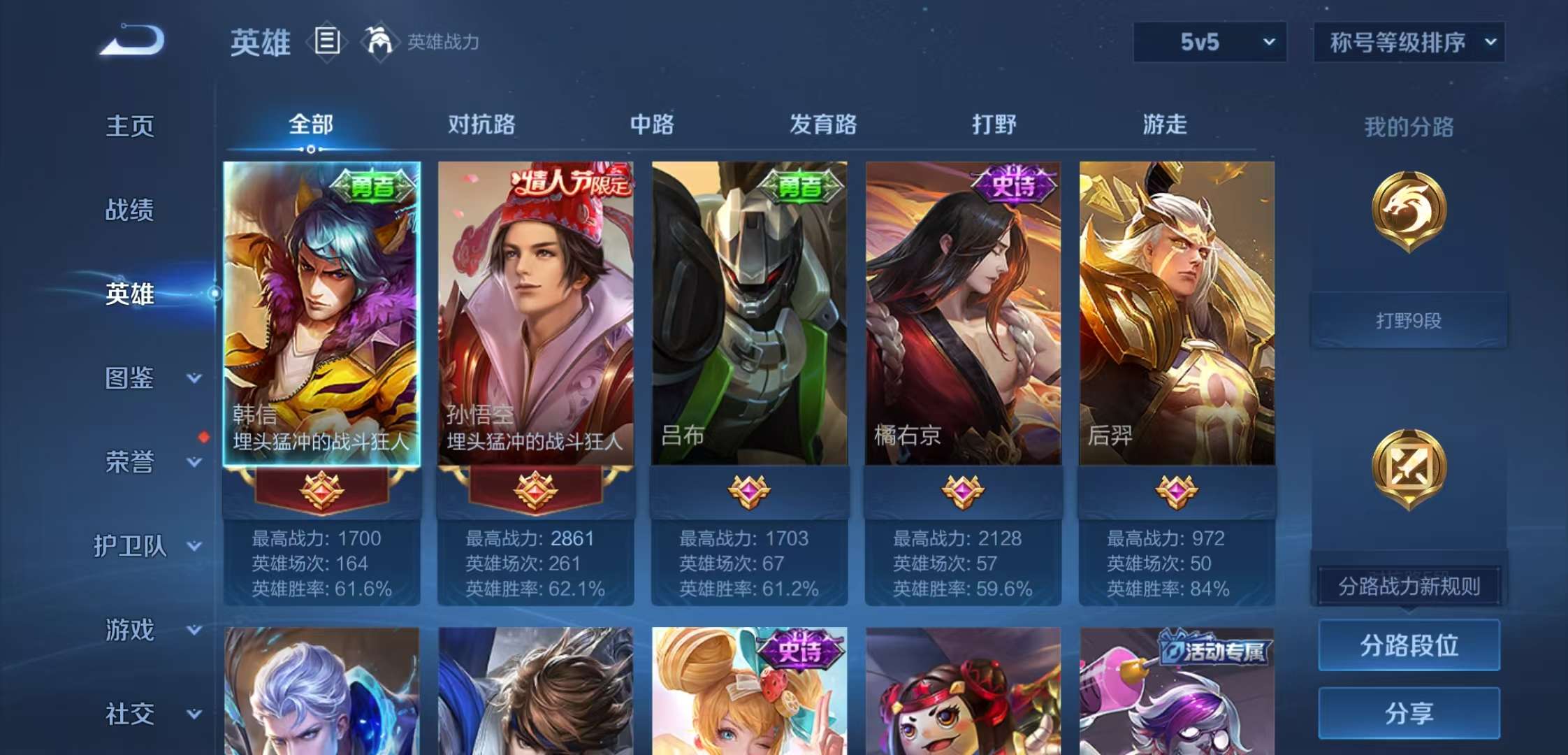1568x755 pixels.
Task: Open the 称号等级排序 sort dropdown
Action: coord(1409,42)
